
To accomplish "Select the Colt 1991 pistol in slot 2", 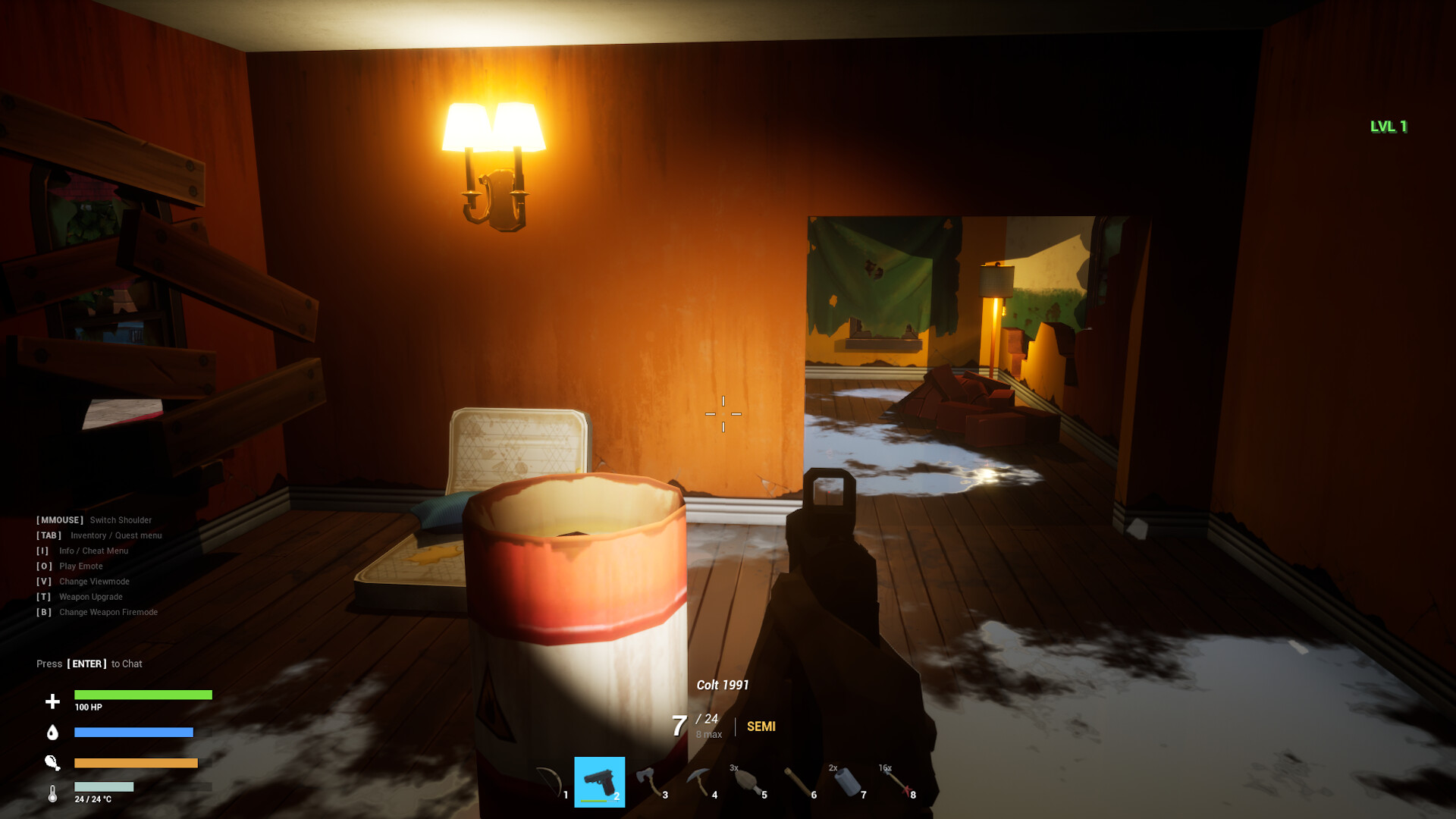I will point(600,780).
